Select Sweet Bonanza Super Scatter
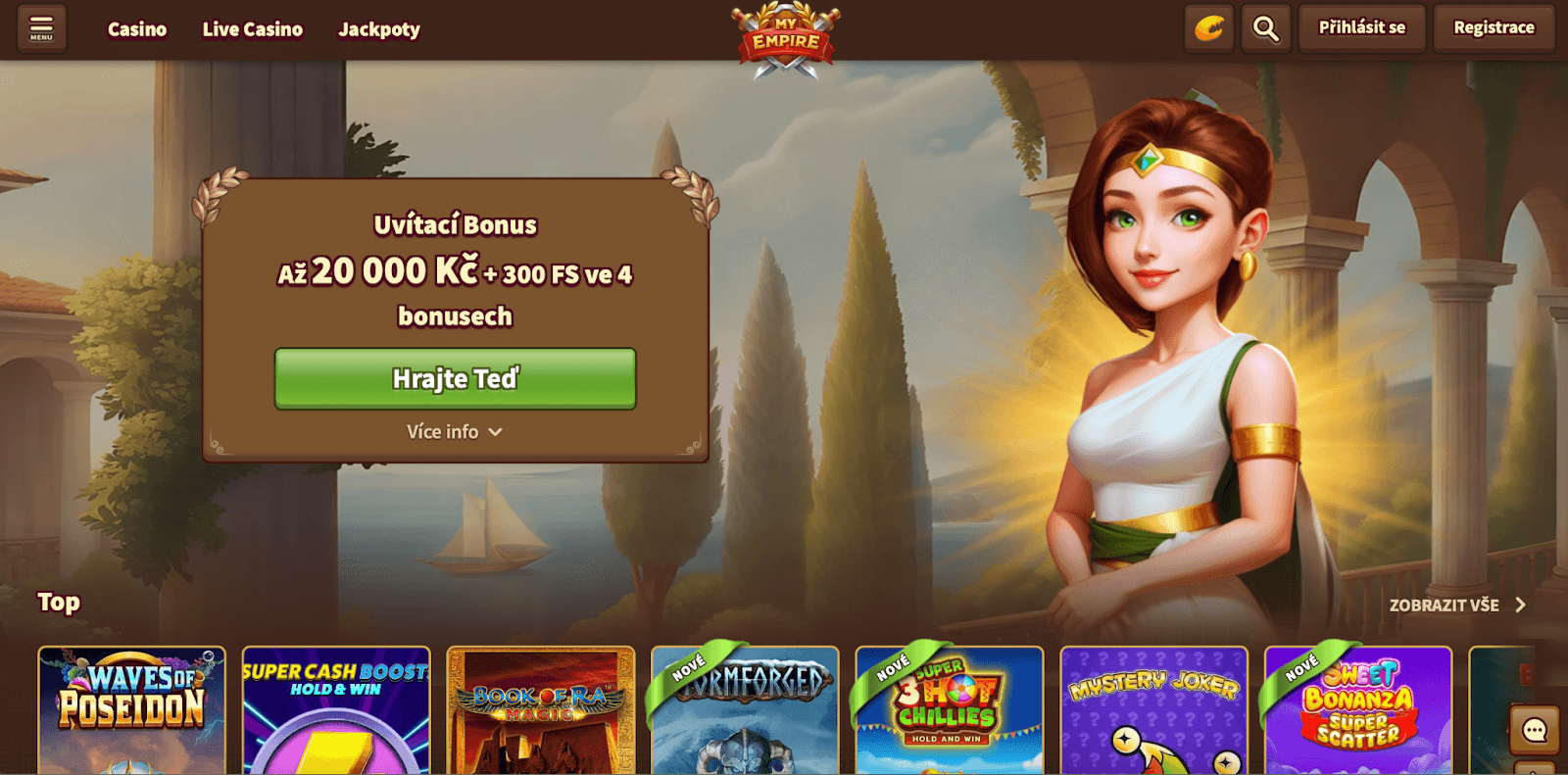Screen dimensions: 1568x775 pos(1358,710)
